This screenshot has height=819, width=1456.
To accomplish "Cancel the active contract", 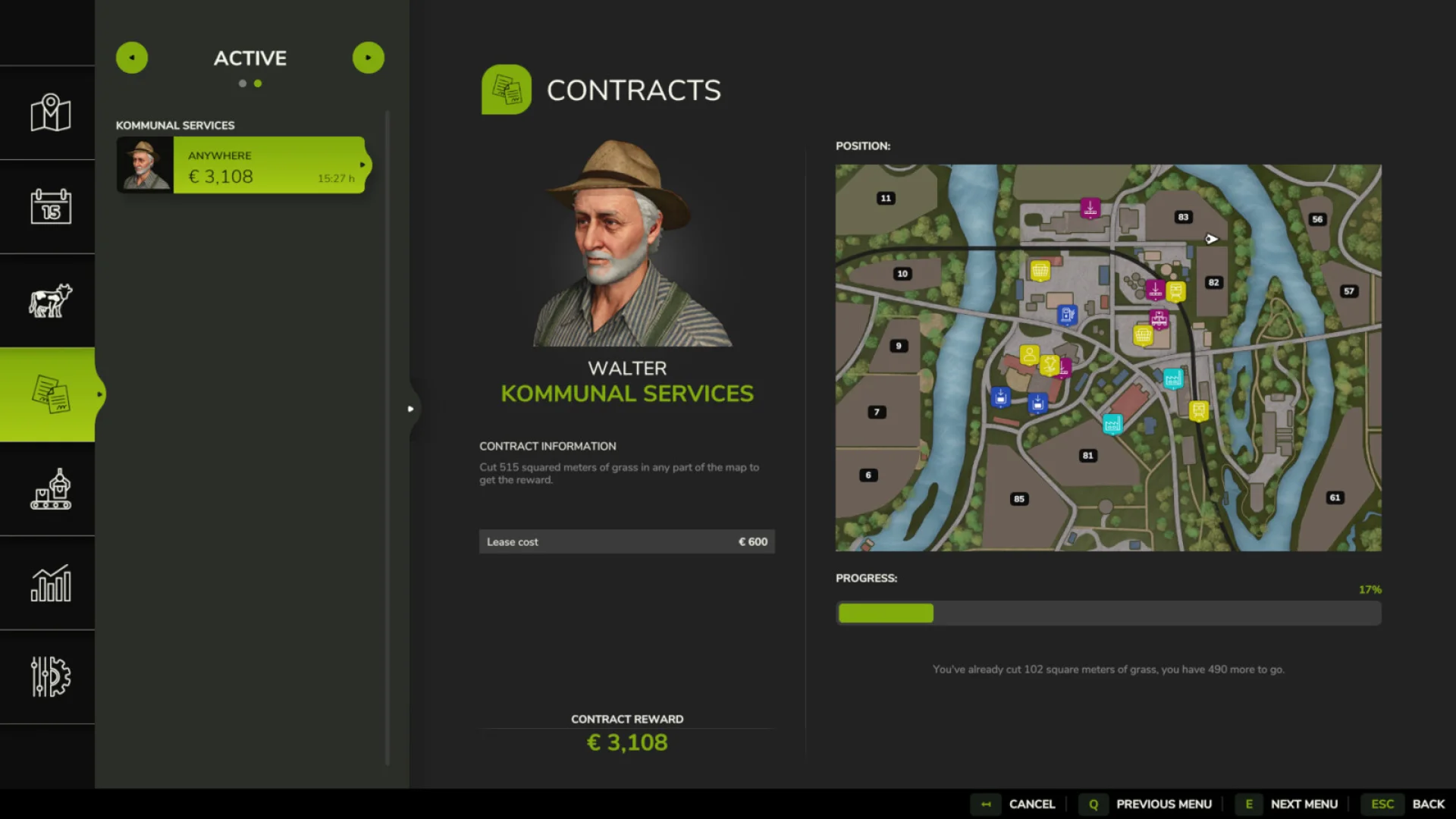I will tap(1031, 804).
